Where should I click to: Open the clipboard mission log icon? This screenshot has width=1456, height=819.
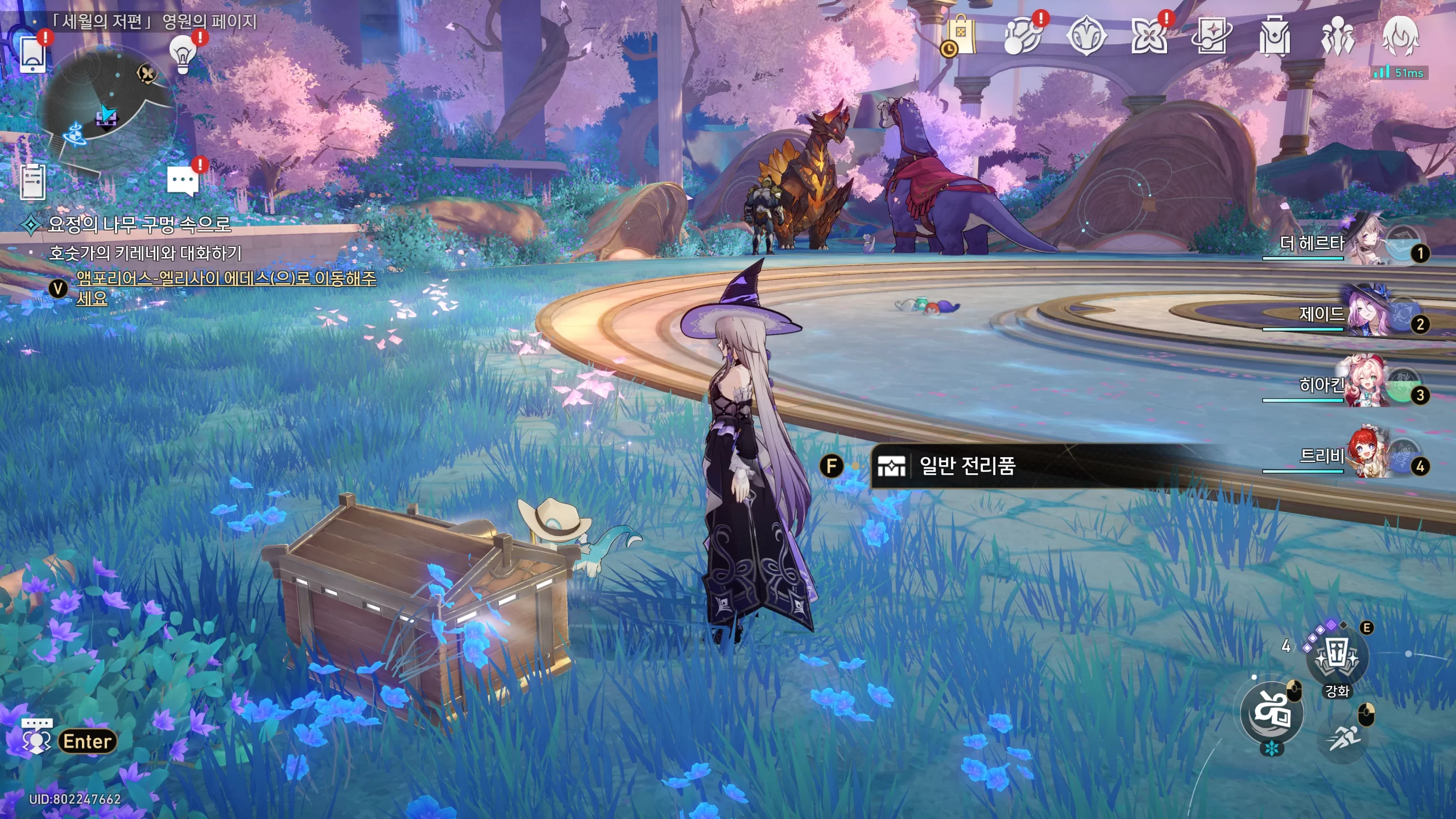click(x=33, y=182)
